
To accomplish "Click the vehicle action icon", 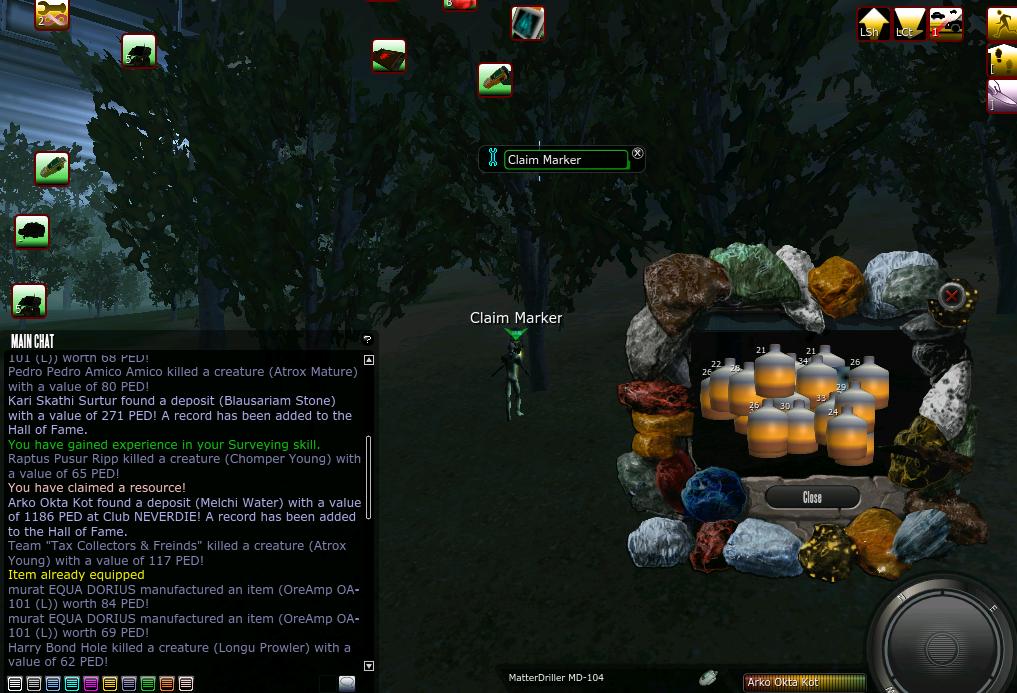I will (x=945, y=23).
